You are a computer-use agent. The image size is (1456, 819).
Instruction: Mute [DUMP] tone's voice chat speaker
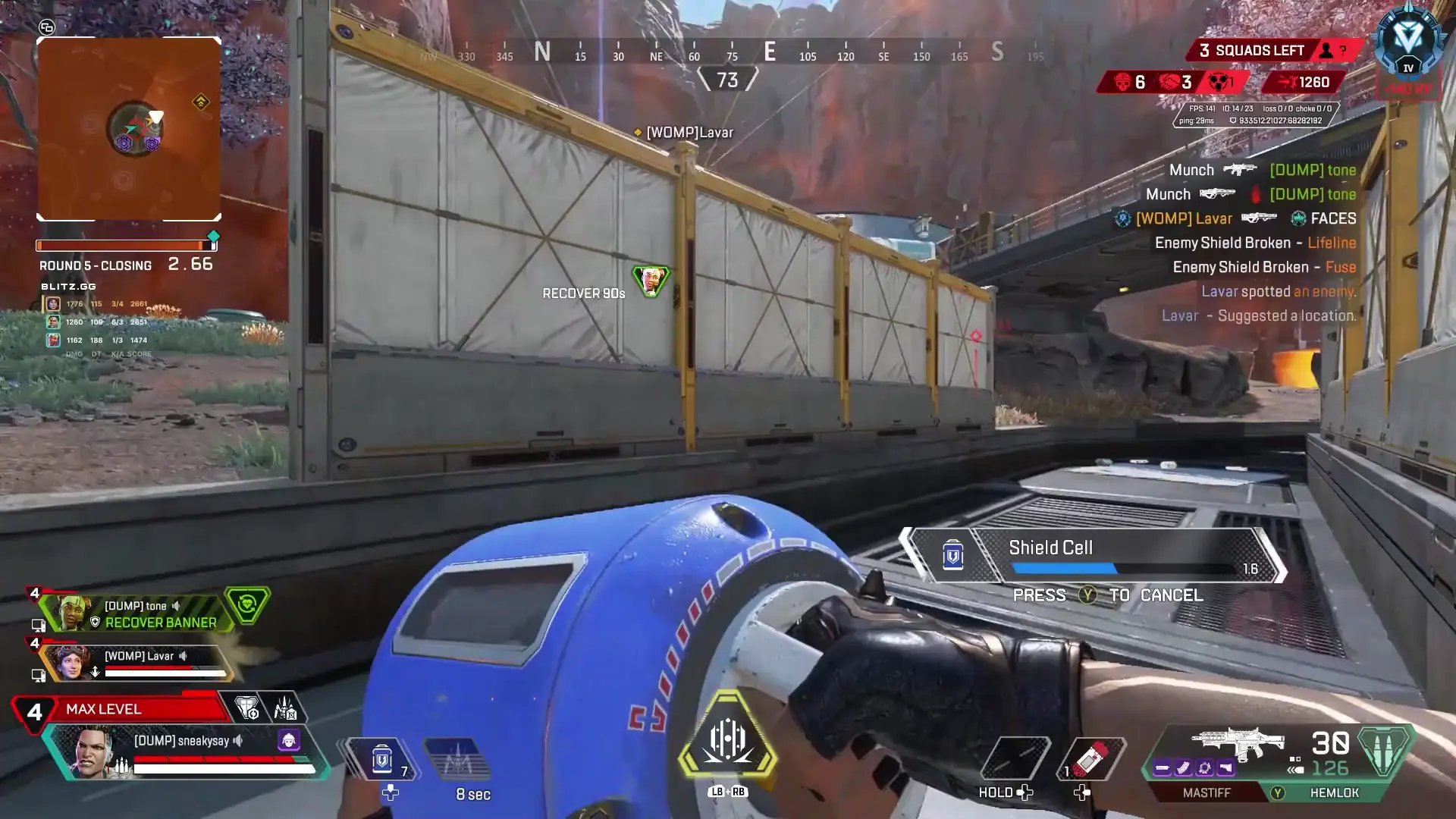pos(175,605)
